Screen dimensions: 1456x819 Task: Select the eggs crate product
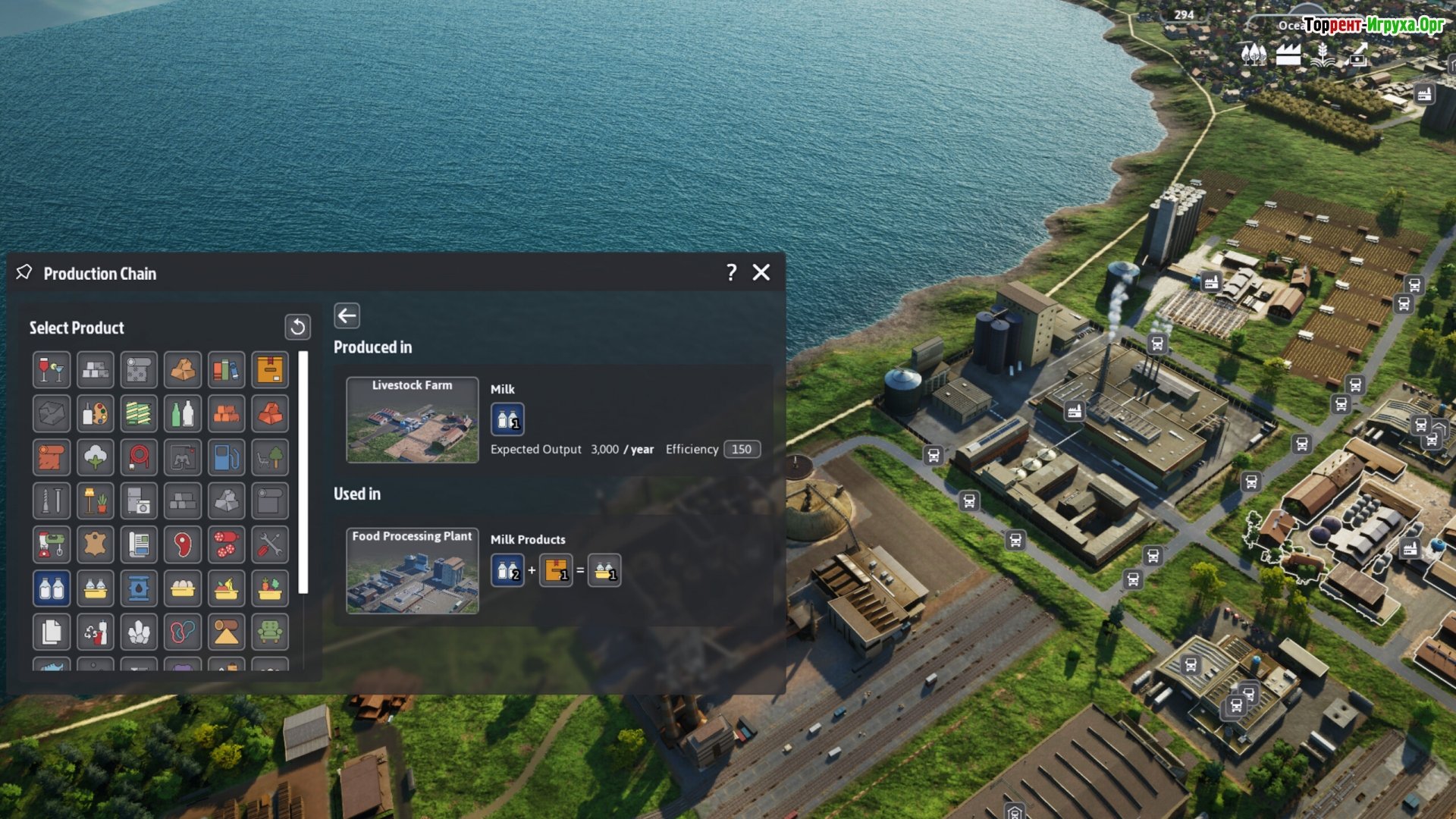point(183,588)
